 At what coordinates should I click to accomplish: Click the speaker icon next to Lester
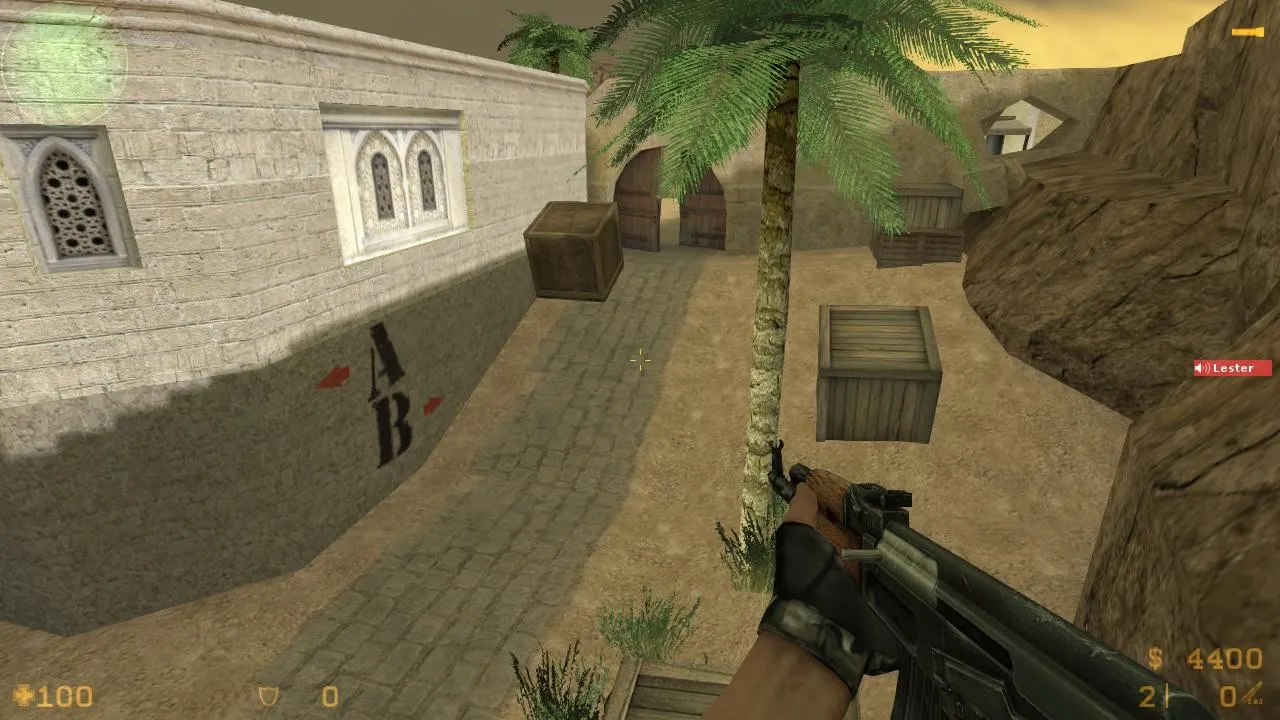click(1199, 368)
